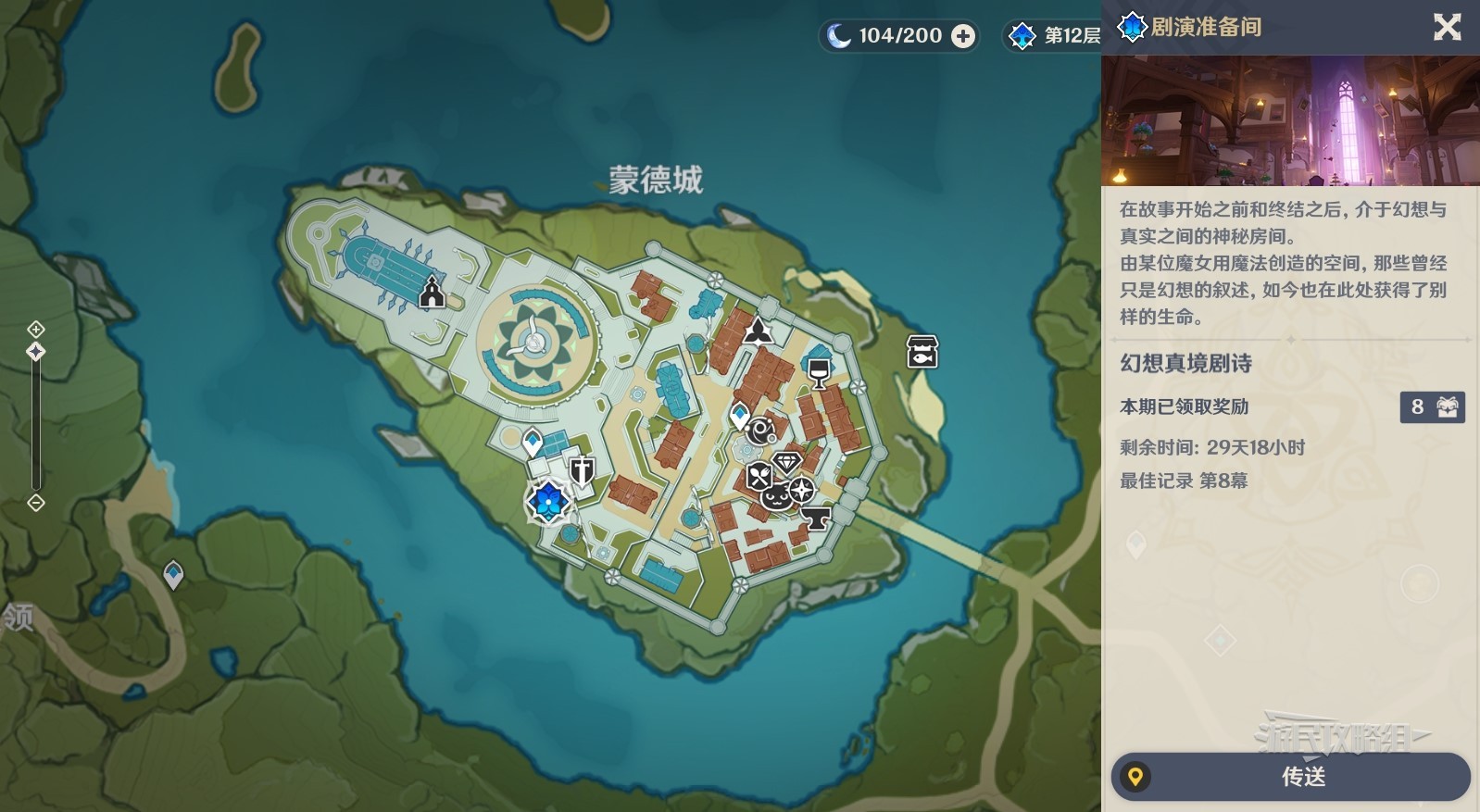Select the alchemy crafting bench marker
The image size is (1480, 812).
(761, 430)
